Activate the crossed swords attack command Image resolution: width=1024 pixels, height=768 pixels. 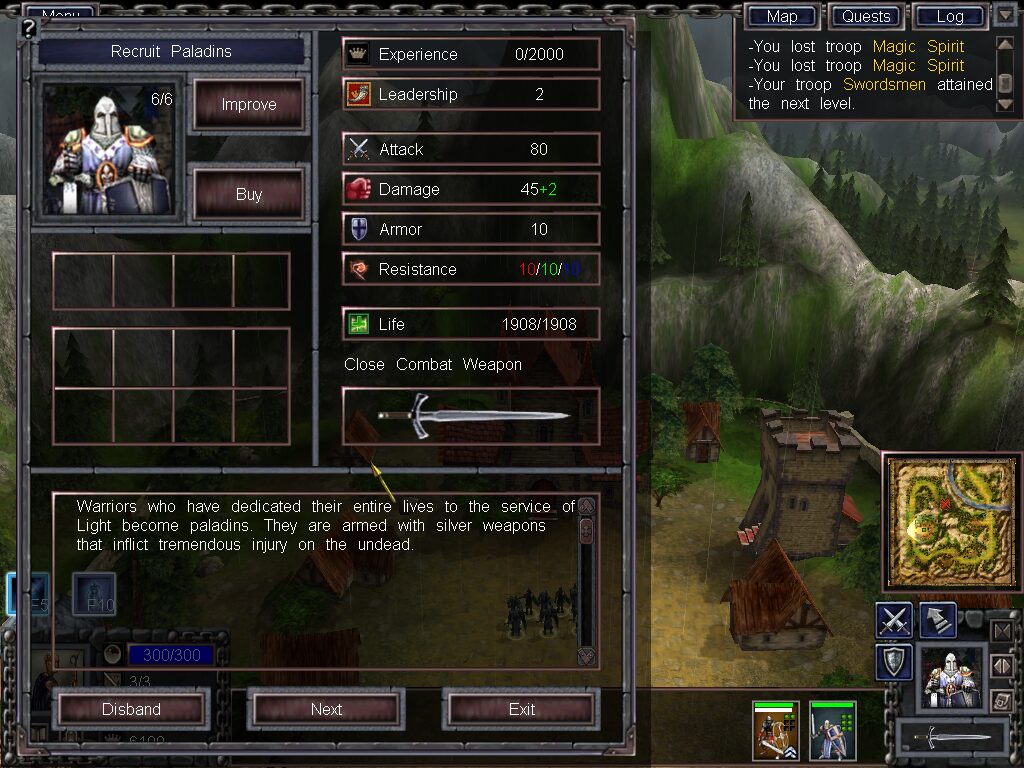(x=894, y=621)
